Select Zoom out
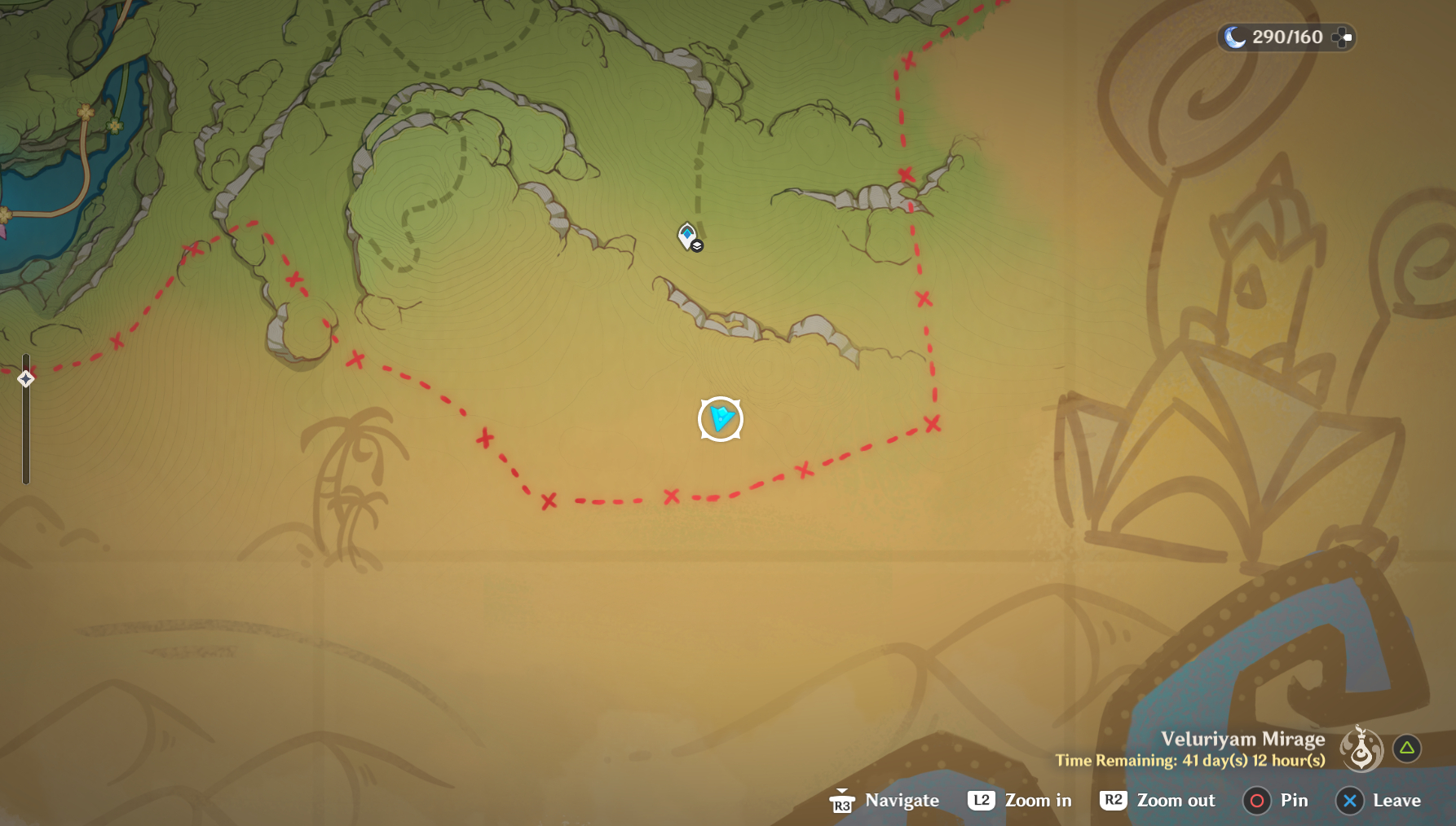 tap(1177, 800)
